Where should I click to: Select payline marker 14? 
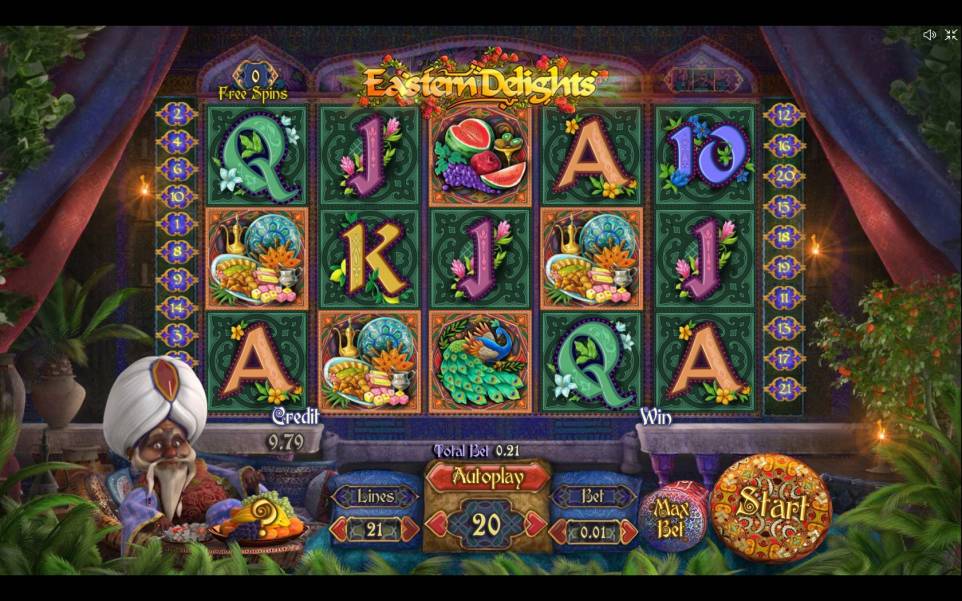[177, 306]
